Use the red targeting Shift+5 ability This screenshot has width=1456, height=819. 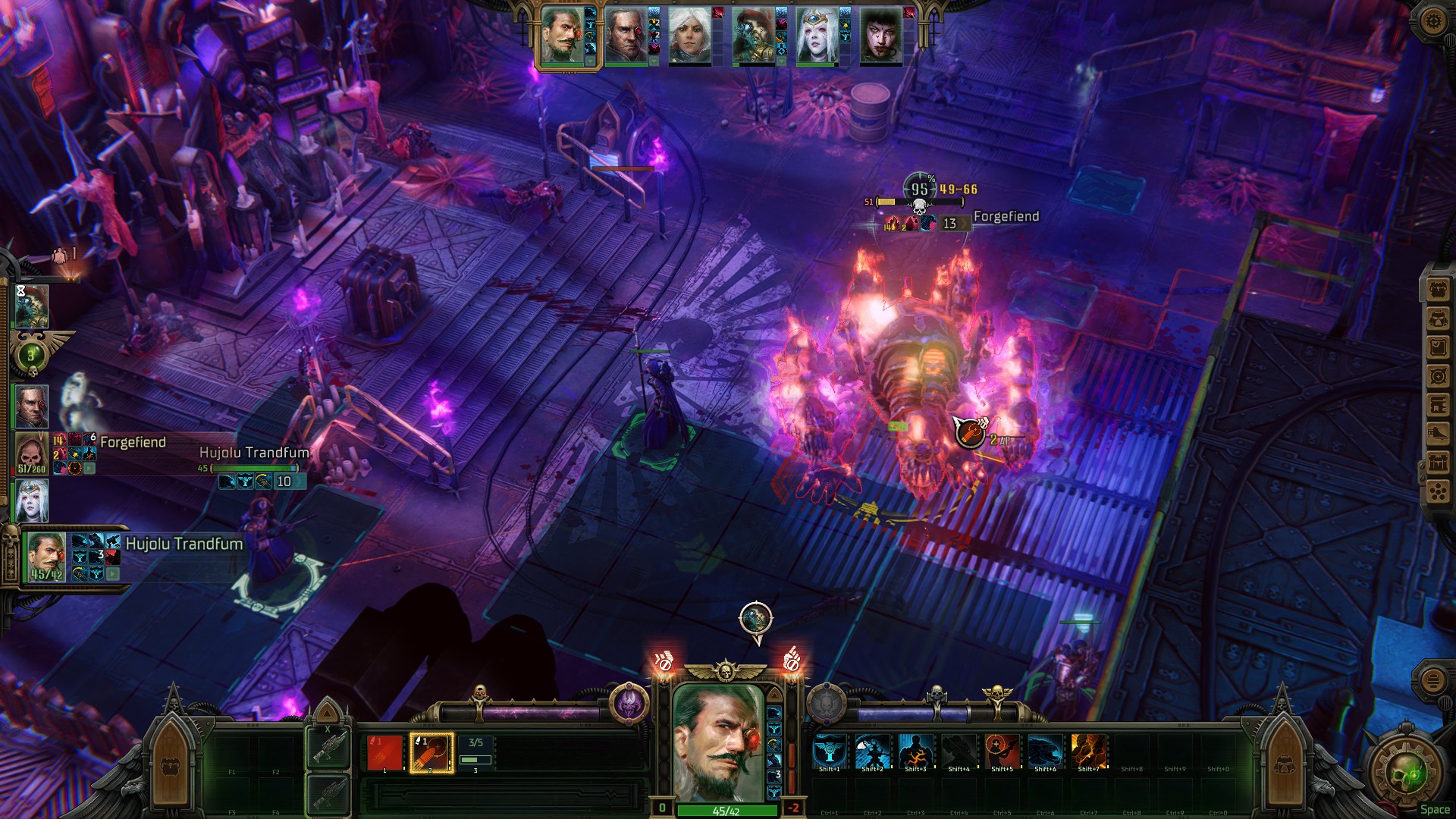[1002, 751]
